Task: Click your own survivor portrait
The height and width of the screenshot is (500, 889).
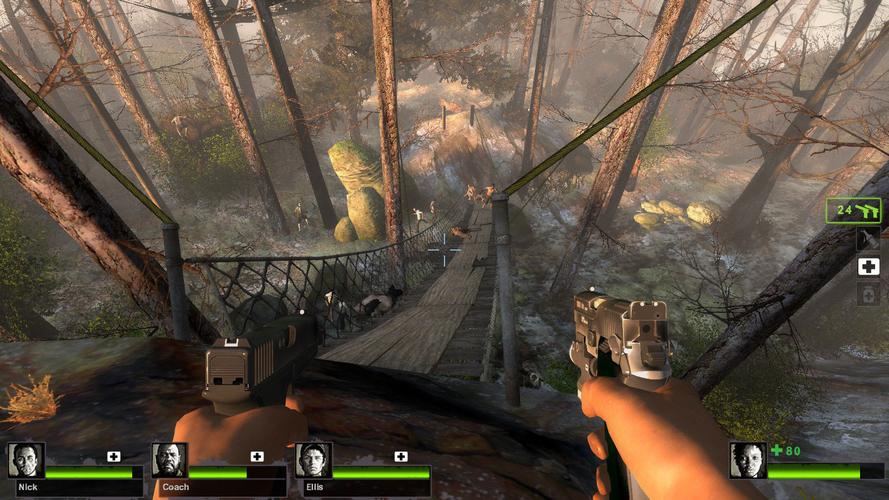Action: [x=747, y=460]
